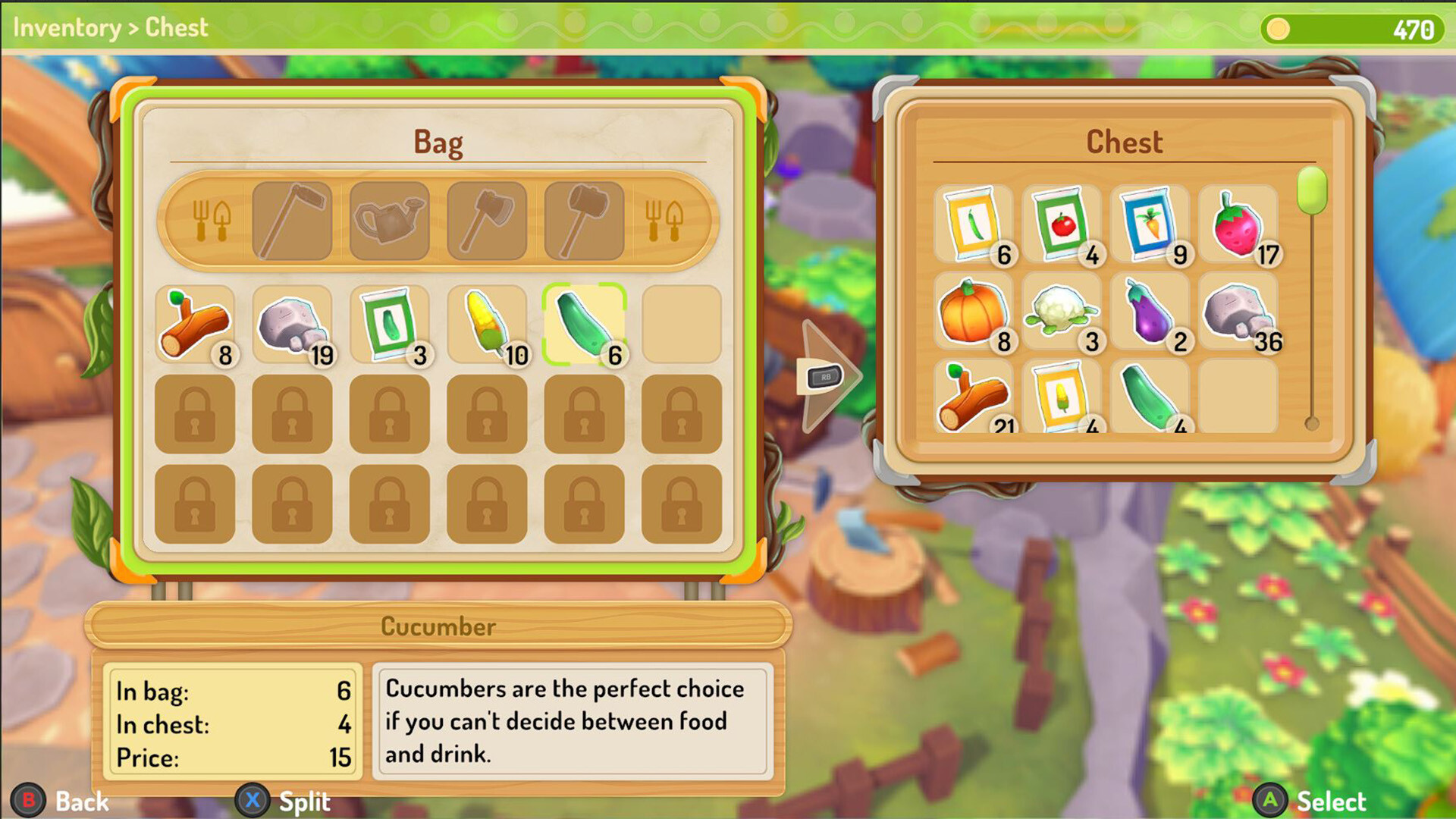Select the corn item in the Bag
1456x819 pixels.
[x=486, y=325]
